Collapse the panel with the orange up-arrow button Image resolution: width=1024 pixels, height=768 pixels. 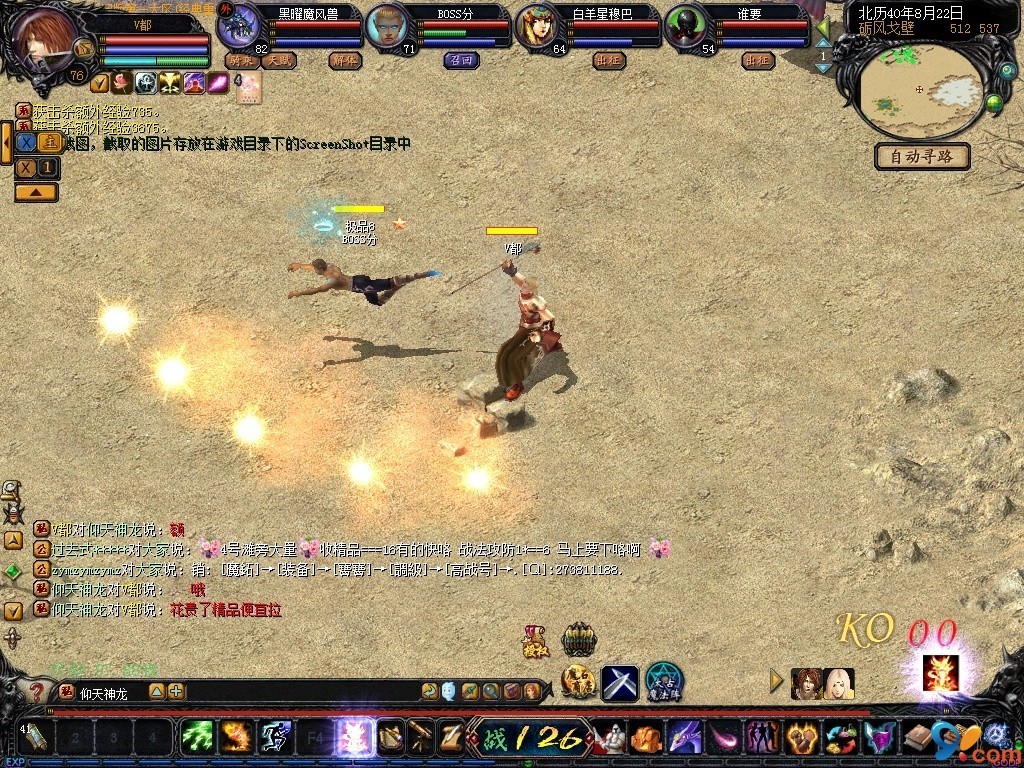tap(35, 192)
